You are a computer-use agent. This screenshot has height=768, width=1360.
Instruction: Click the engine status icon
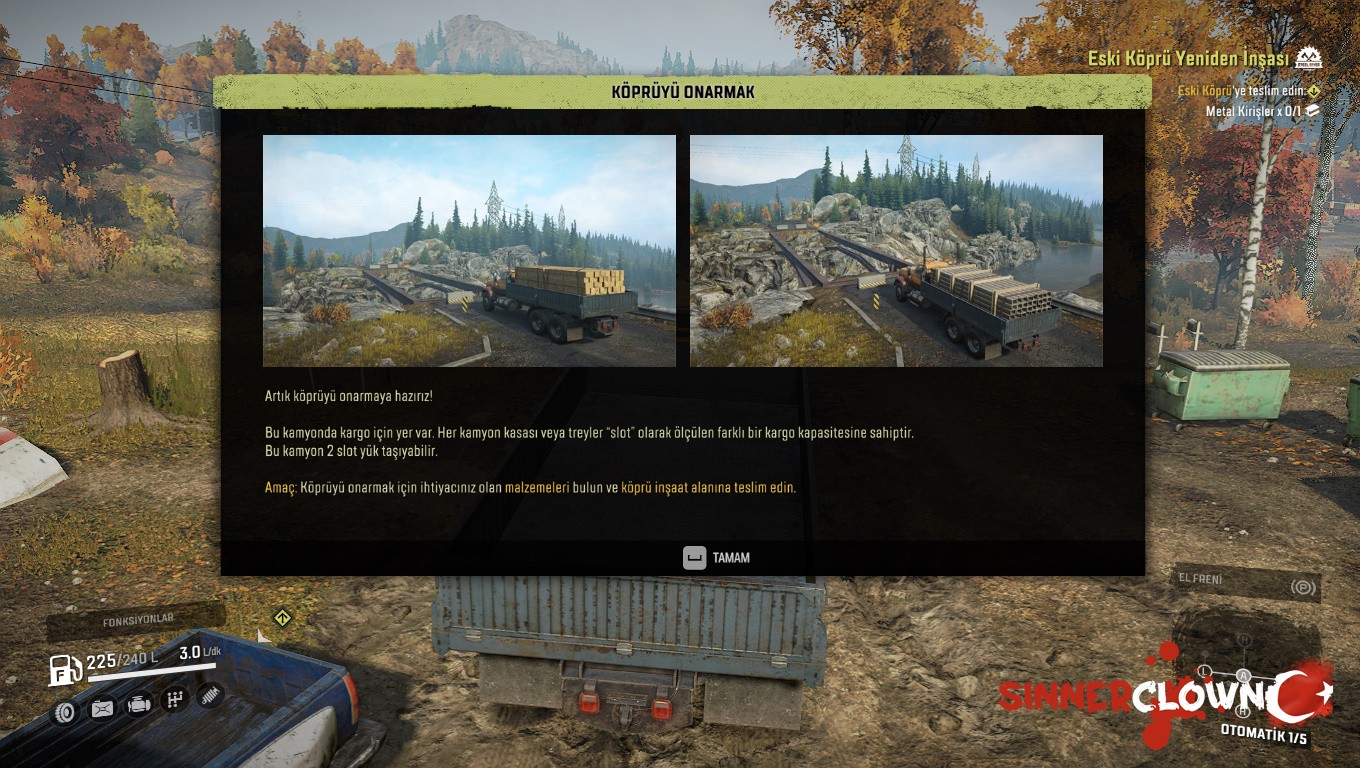click(139, 705)
